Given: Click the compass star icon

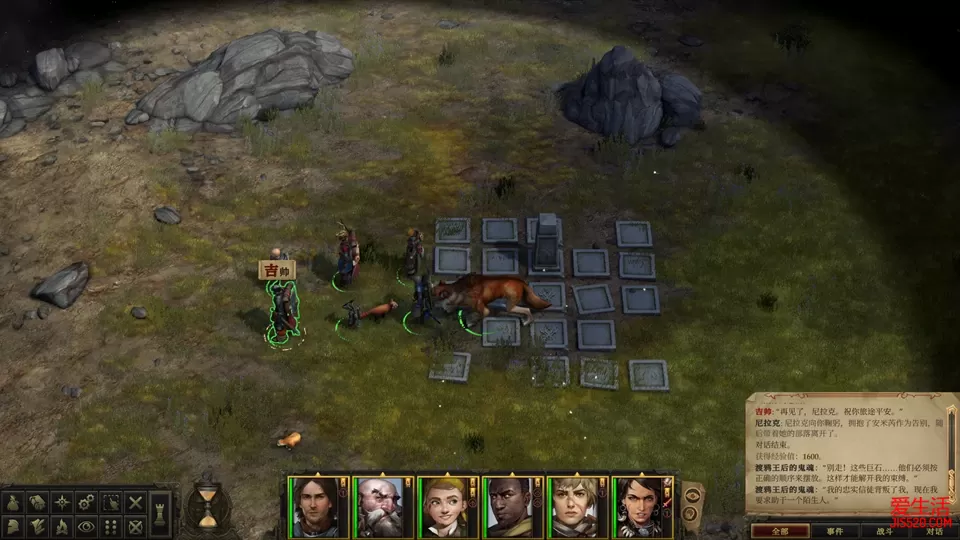Looking at the screenshot, I should [x=63, y=503].
